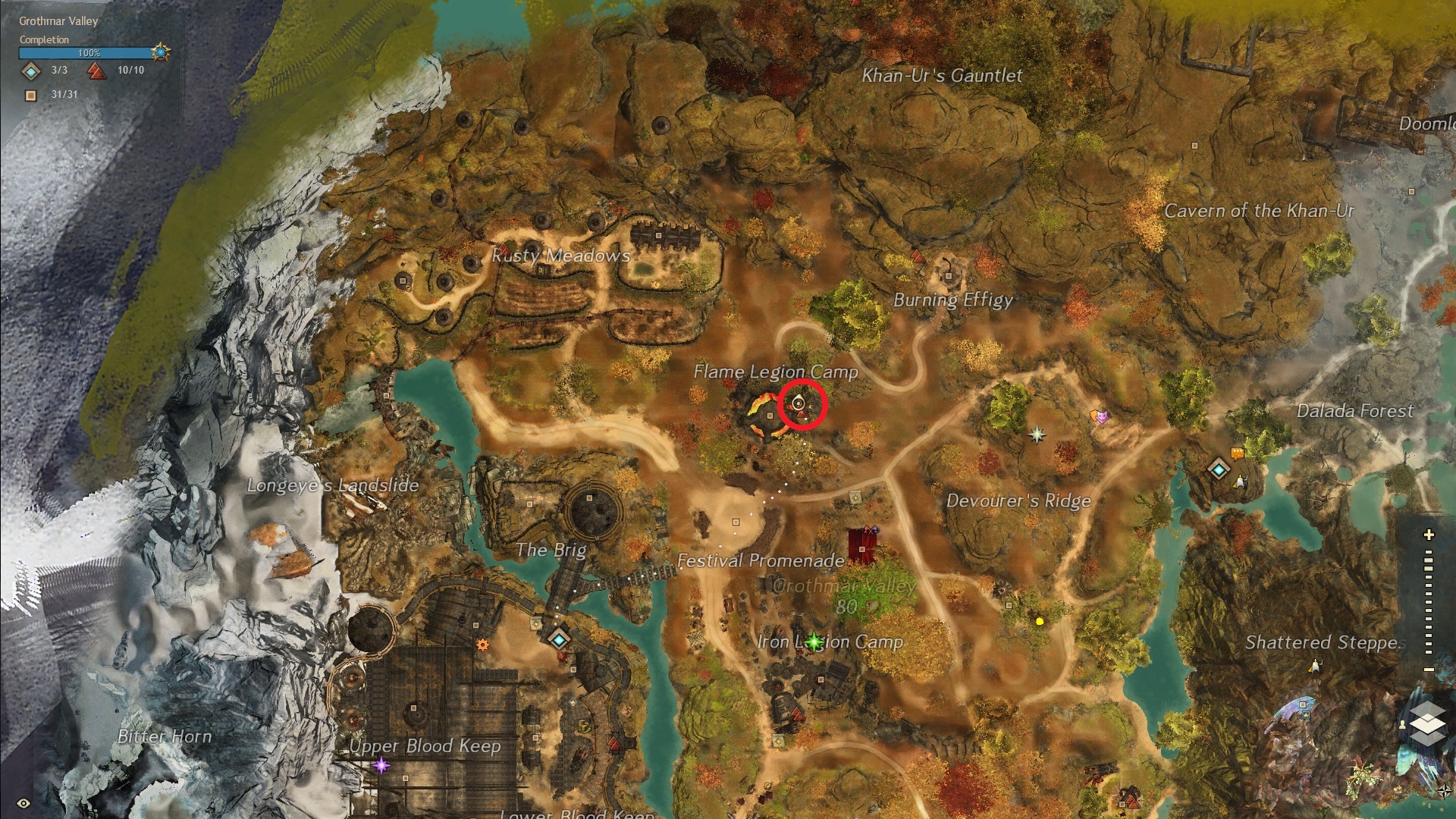Image resolution: width=1456 pixels, height=819 pixels.
Task: Select the waypoint below Dalada Forest
Action: click(1219, 469)
